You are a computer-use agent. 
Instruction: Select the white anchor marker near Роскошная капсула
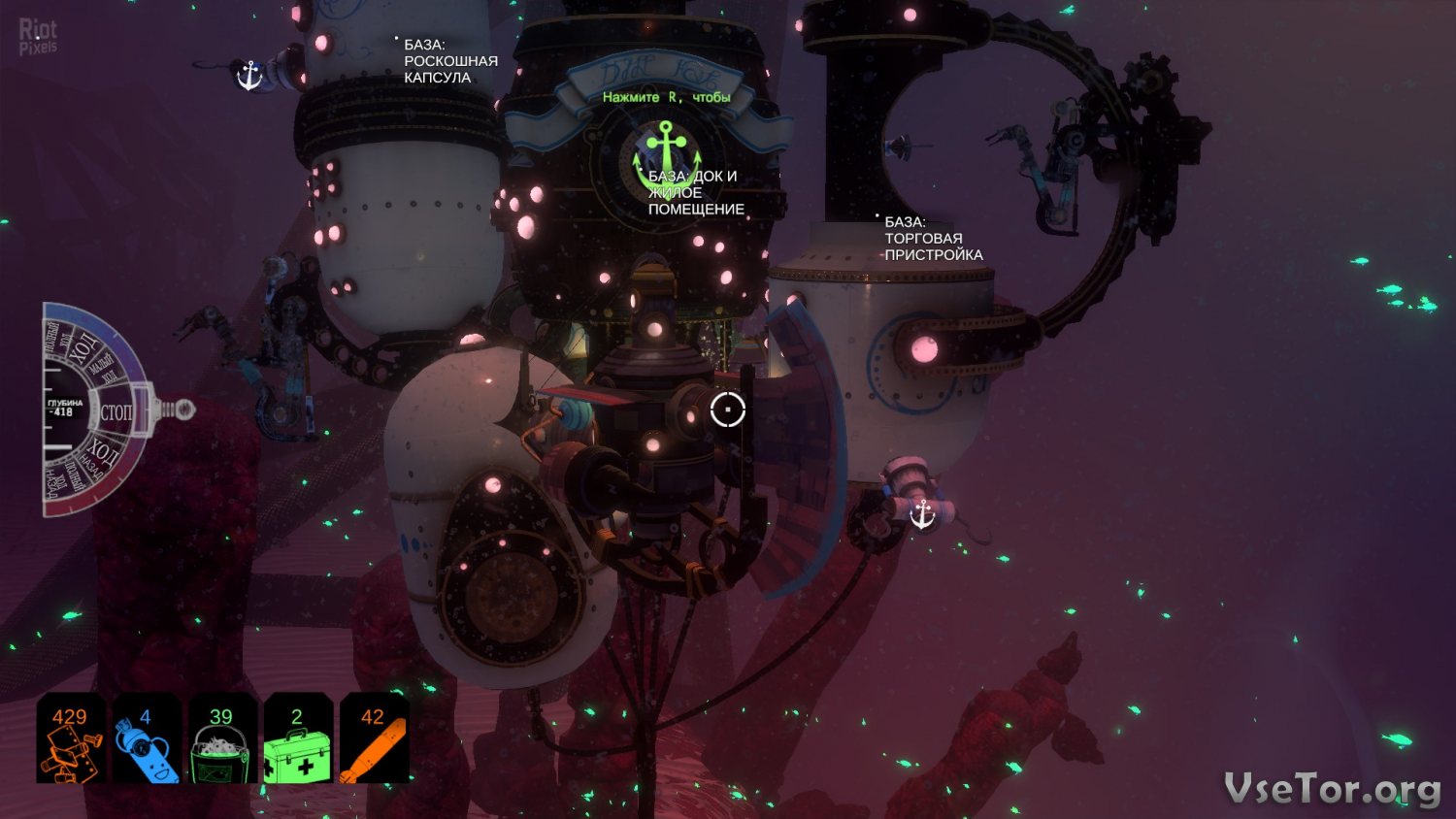250,75
